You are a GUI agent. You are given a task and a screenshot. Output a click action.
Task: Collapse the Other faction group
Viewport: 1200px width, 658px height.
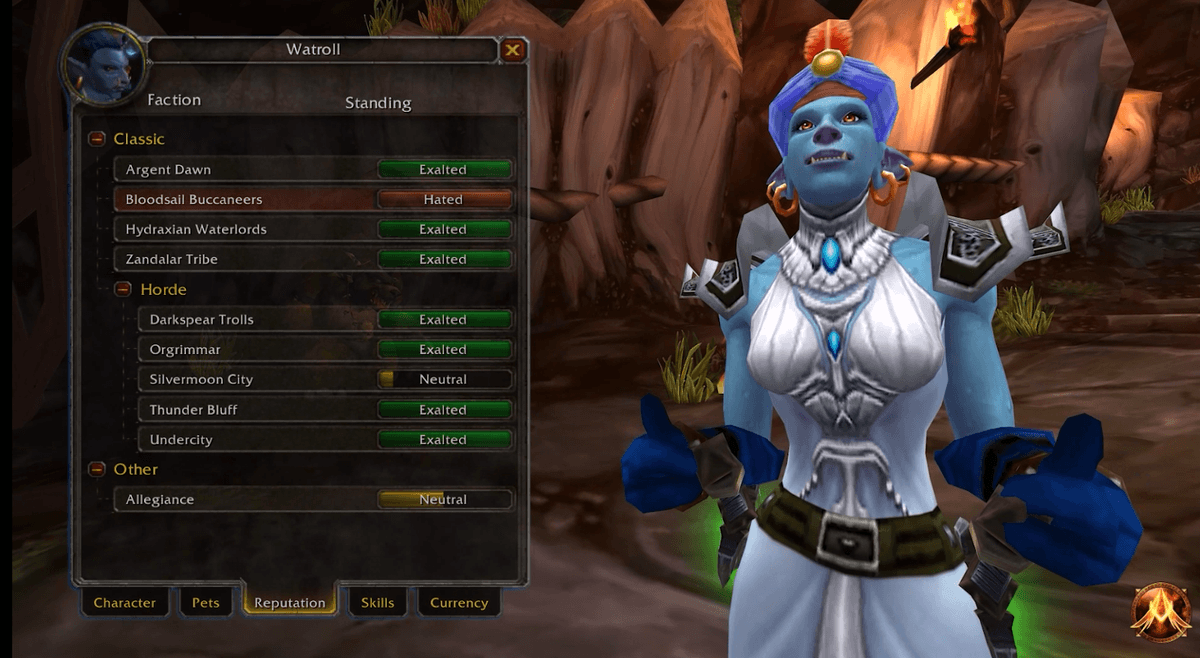97,469
